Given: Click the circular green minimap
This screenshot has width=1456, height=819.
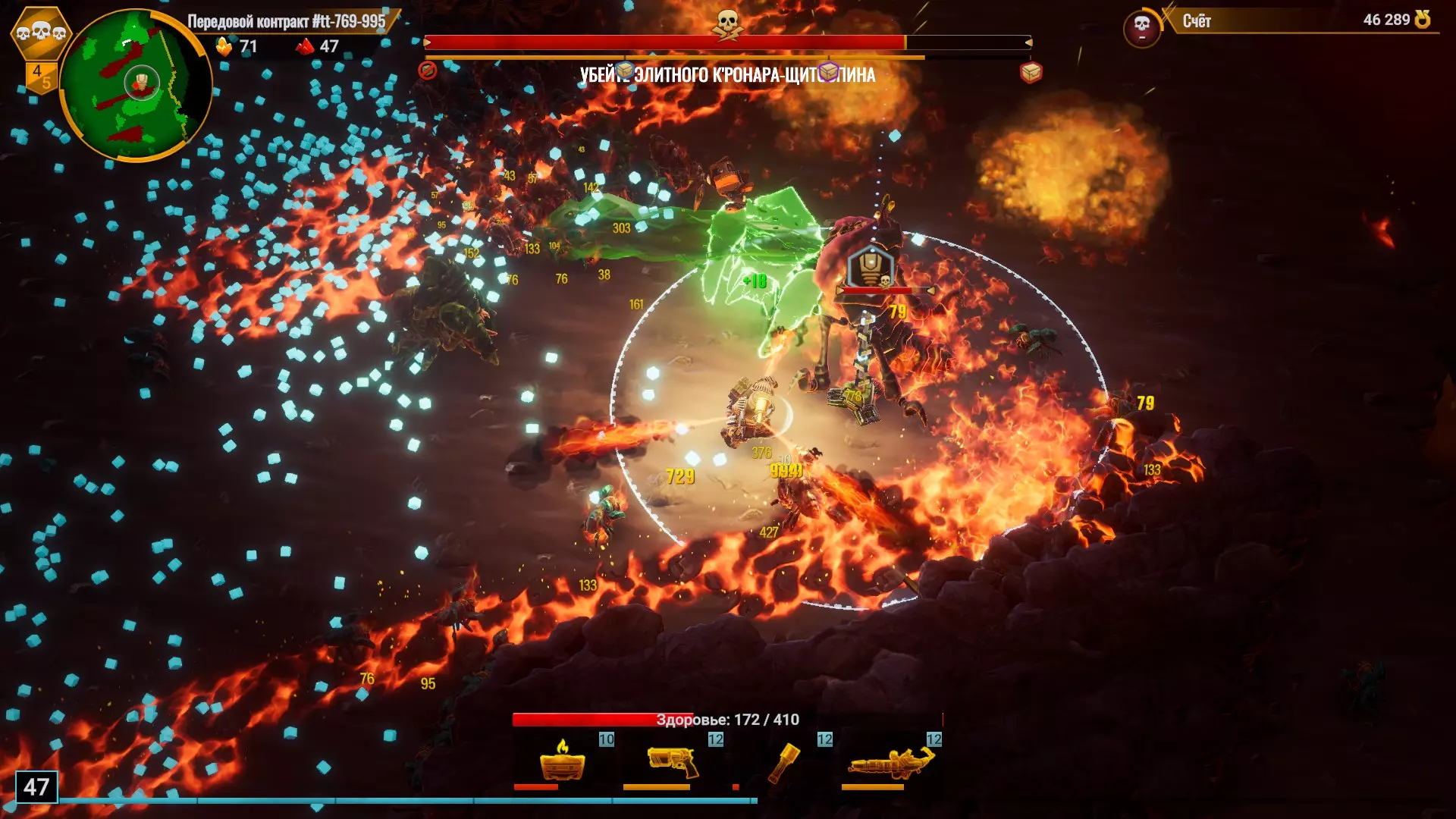Looking at the screenshot, I should 135,85.
